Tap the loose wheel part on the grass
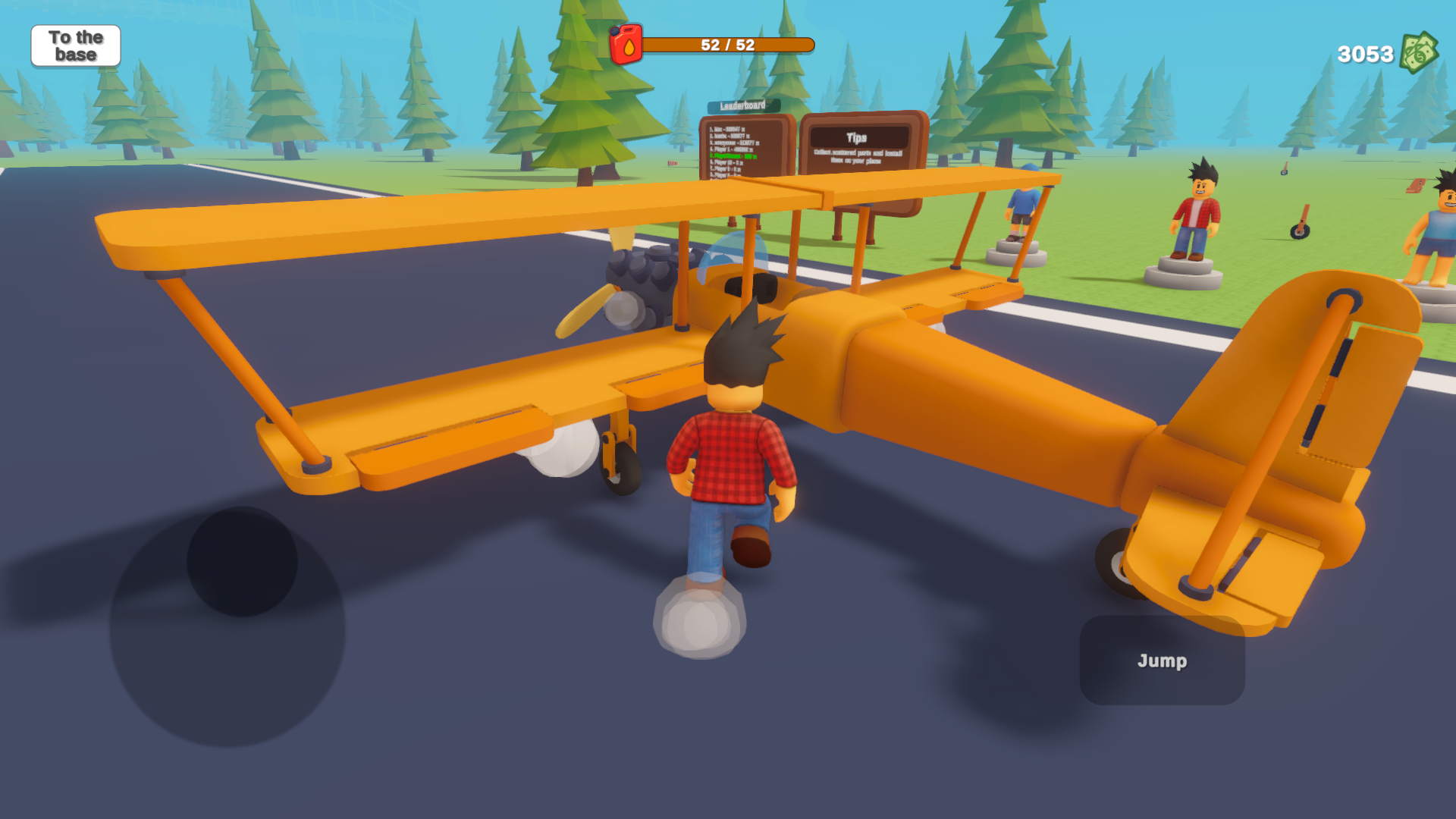This screenshot has width=1456, height=819. [x=1300, y=231]
